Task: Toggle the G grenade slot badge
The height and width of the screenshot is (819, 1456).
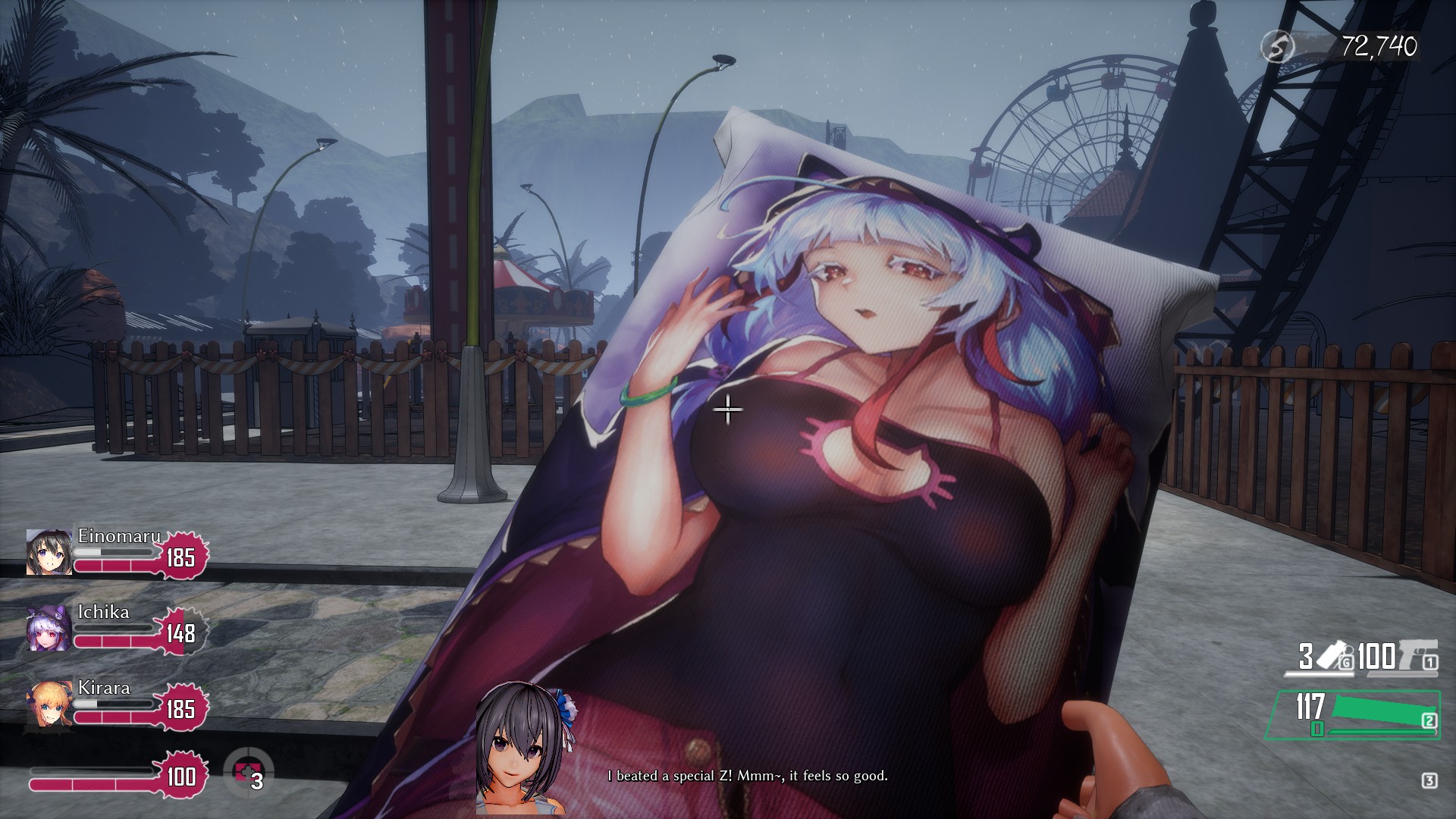Action: tap(1348, 661)
